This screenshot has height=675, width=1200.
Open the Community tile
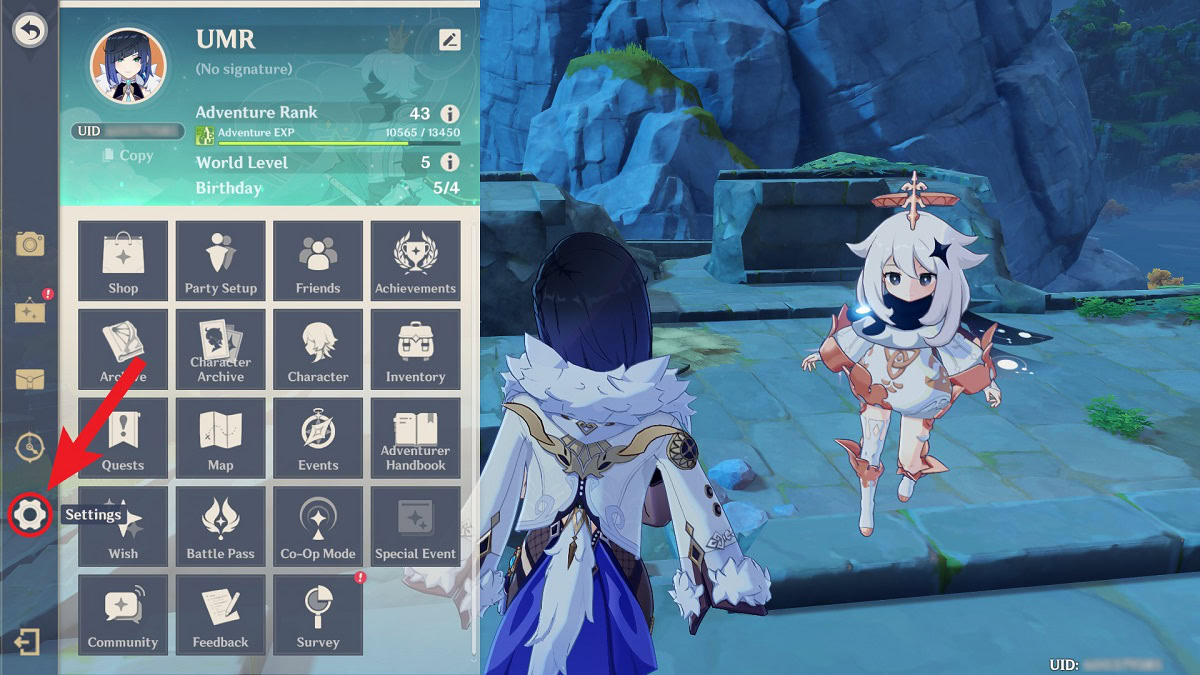pyautogui.click(x=123, y=615)
